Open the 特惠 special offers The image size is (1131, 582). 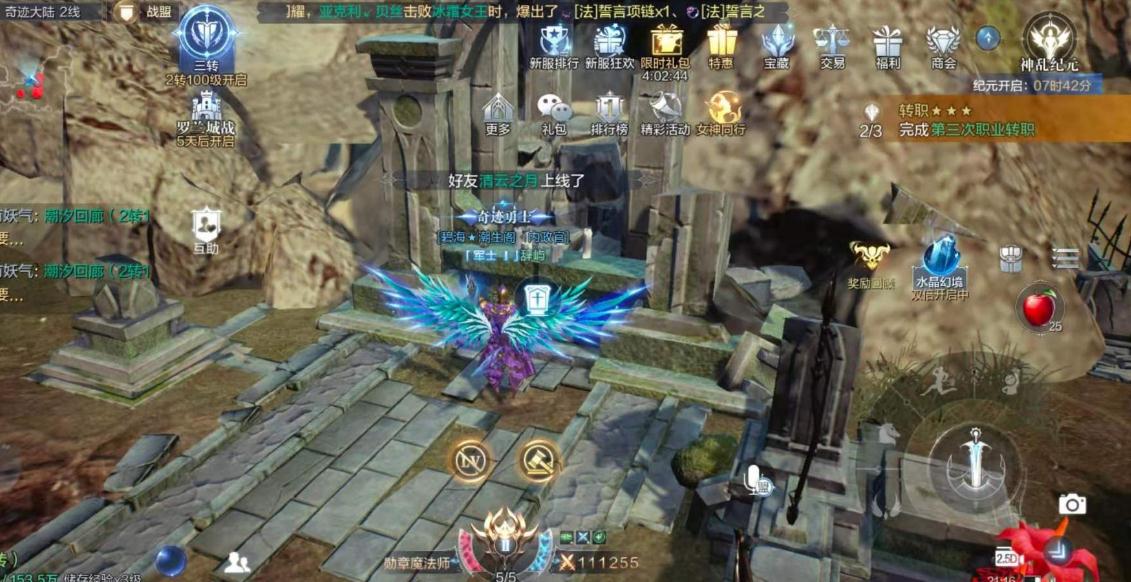721,45
